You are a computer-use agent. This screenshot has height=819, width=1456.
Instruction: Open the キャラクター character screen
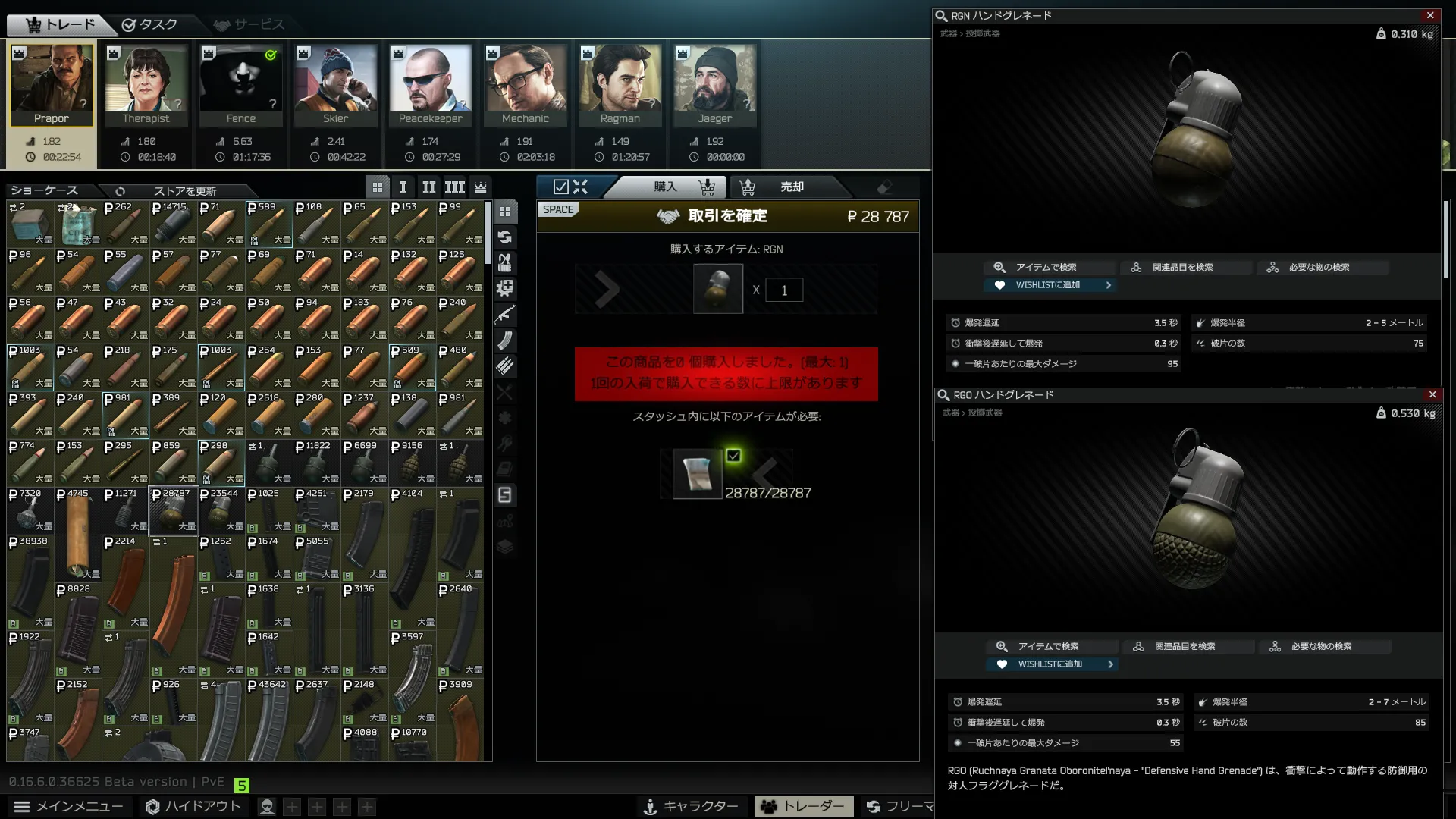pos(690,806)
